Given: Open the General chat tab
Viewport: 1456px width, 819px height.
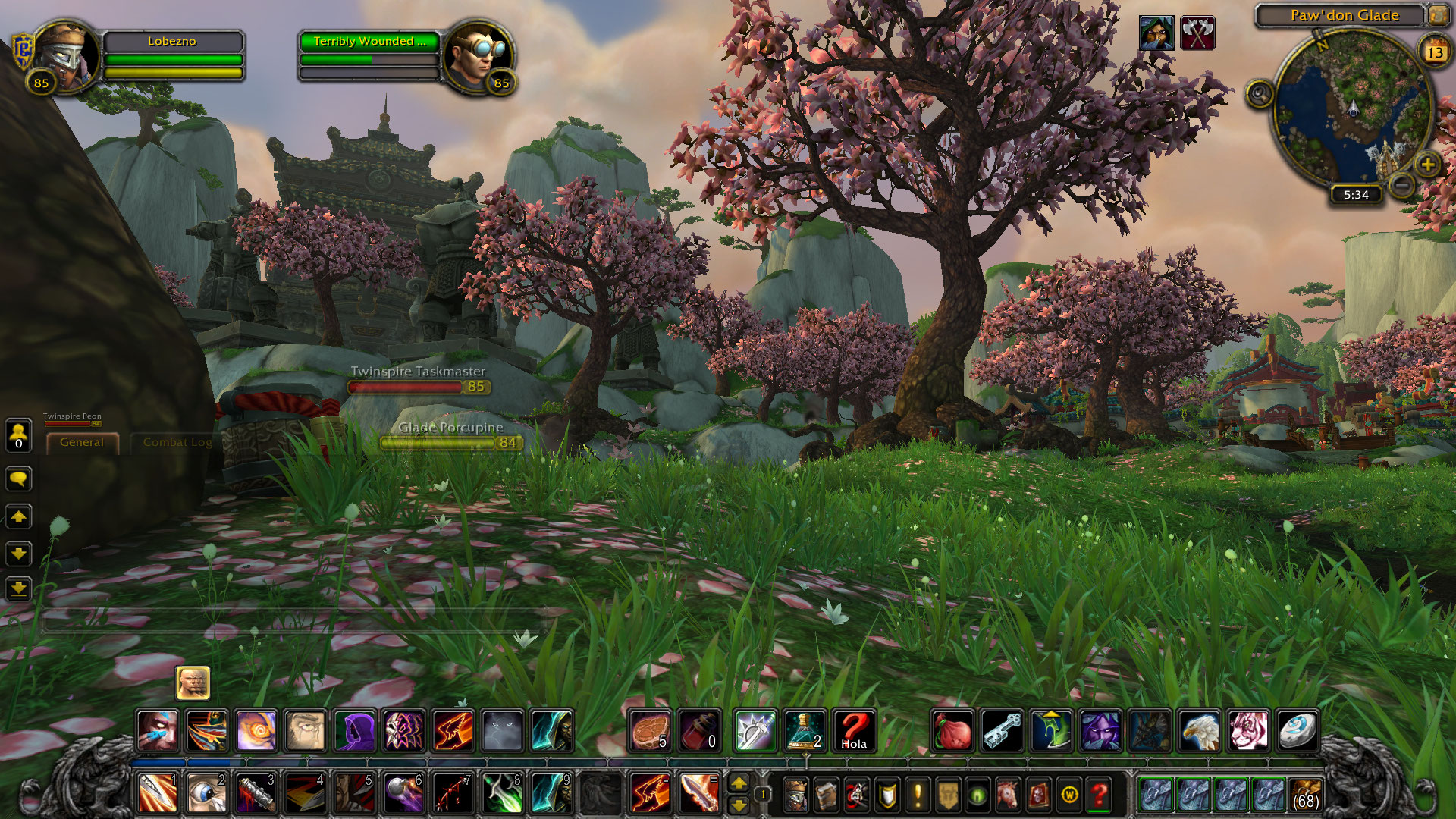Looking at the screenshot, I should click(82, 442).
